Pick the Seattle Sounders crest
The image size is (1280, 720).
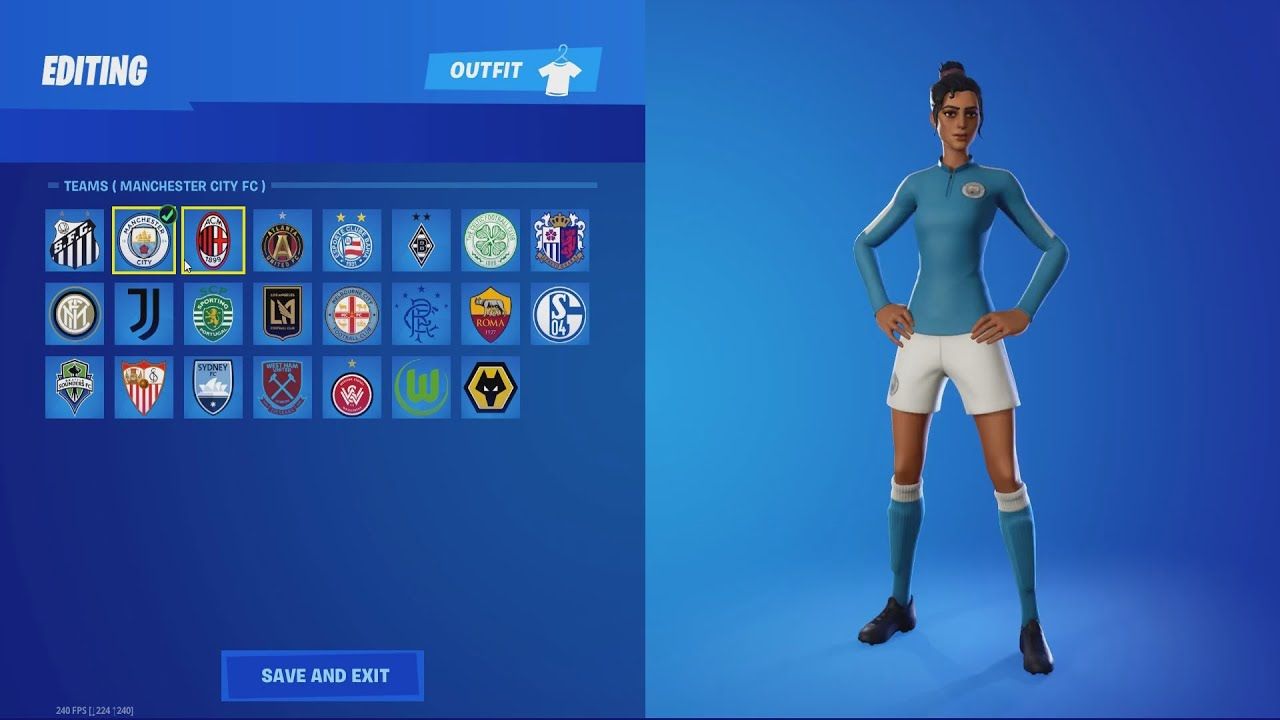point(74,387)
